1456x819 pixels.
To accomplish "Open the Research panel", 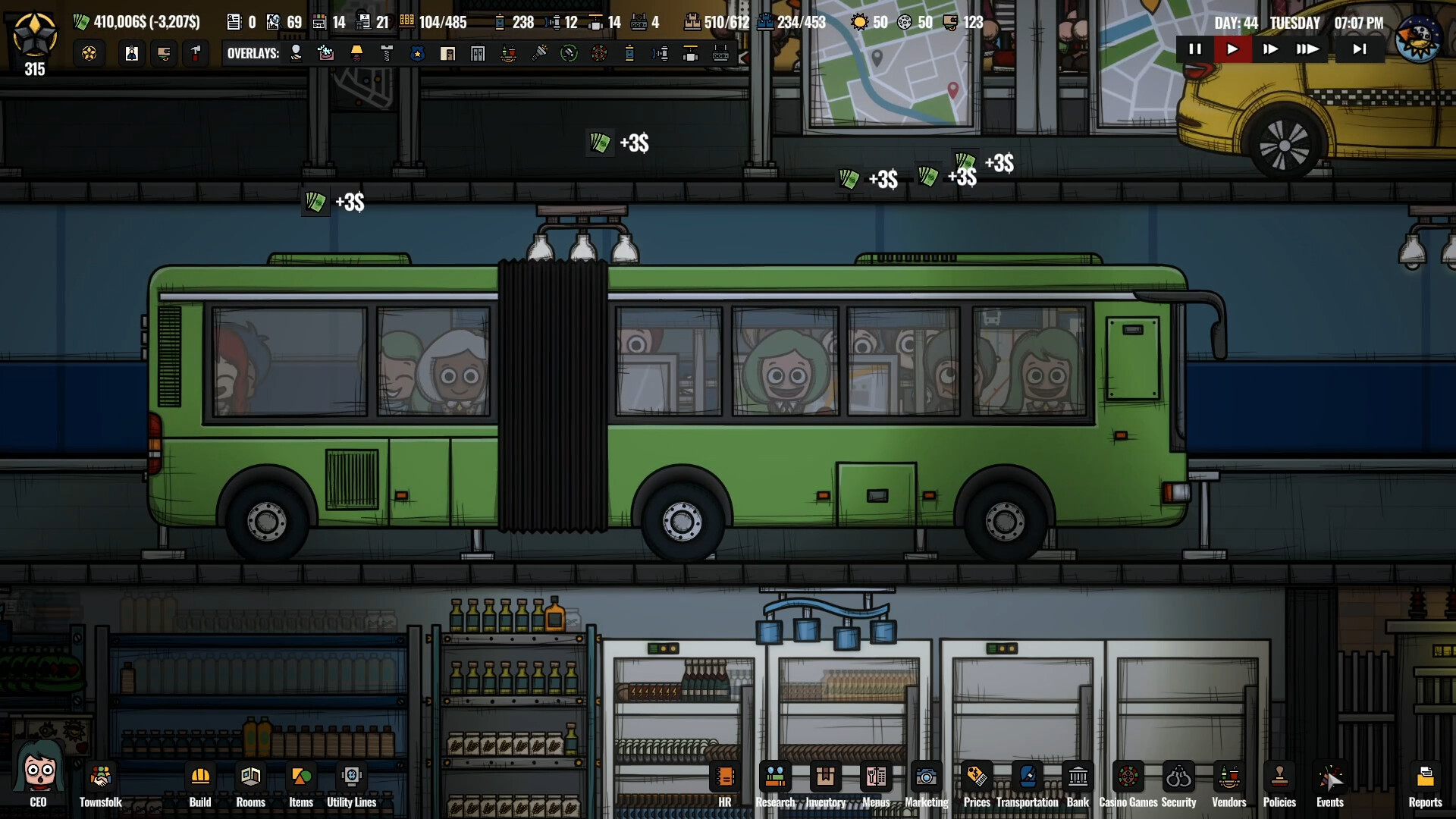I will click(775, 777).
